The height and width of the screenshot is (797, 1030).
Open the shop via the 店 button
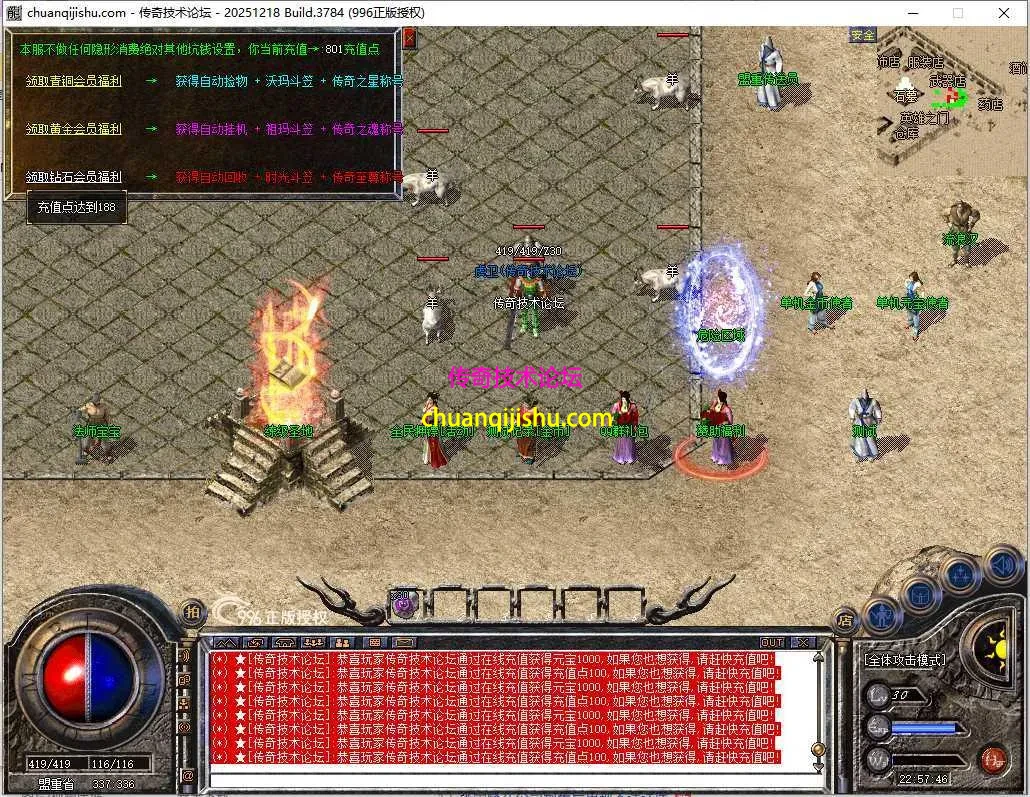pyautogui.click(x=845, y=621)
